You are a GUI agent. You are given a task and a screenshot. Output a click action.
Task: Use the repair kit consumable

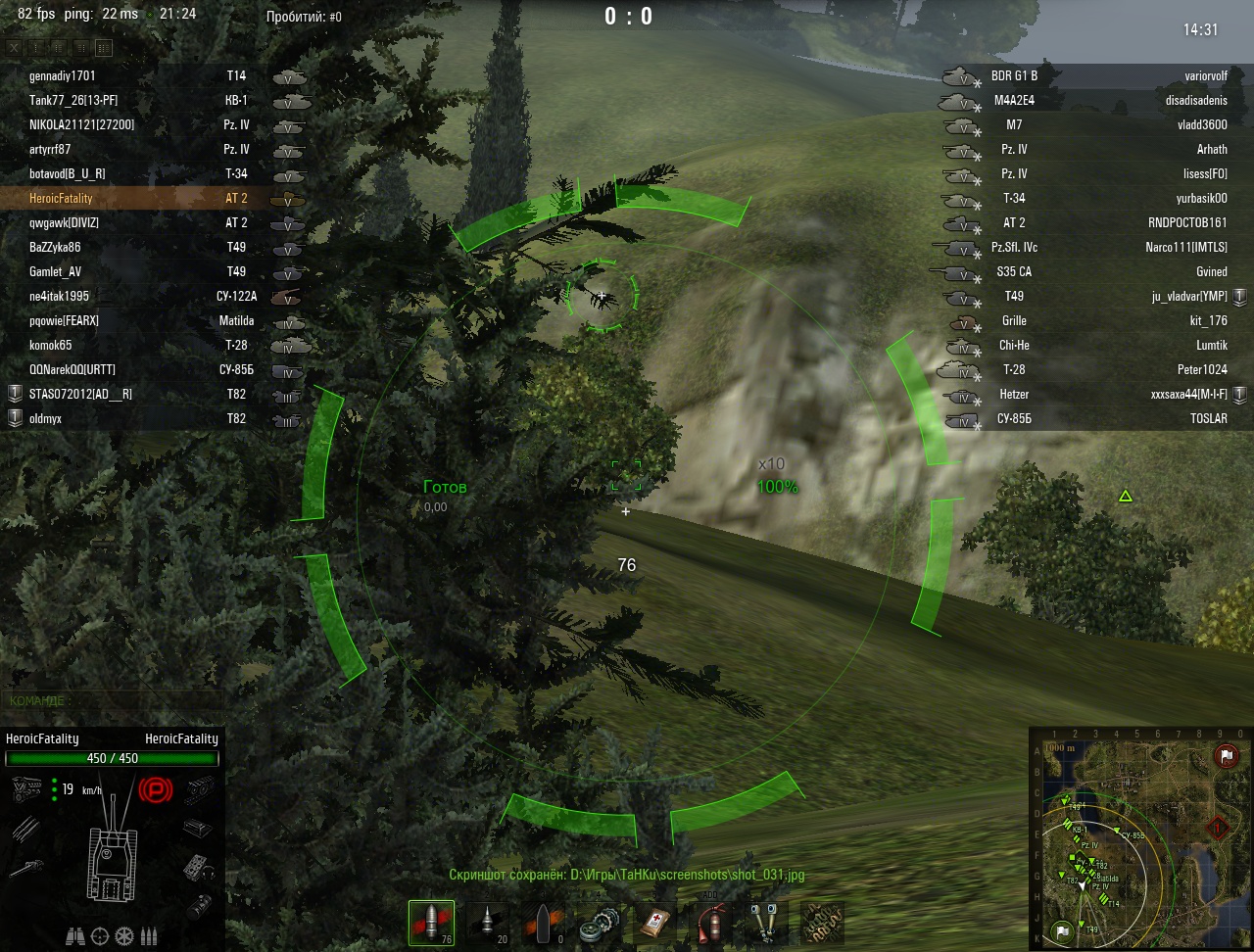(x=599, y=923)
